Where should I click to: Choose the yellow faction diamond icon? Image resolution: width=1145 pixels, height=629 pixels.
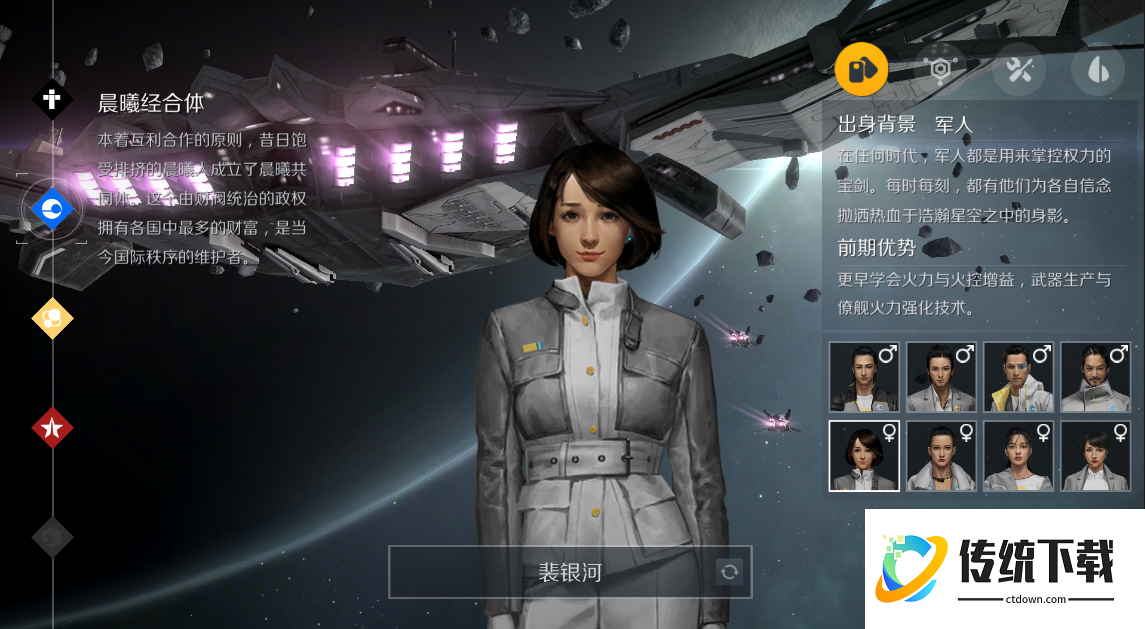click(x=52, y=318)
